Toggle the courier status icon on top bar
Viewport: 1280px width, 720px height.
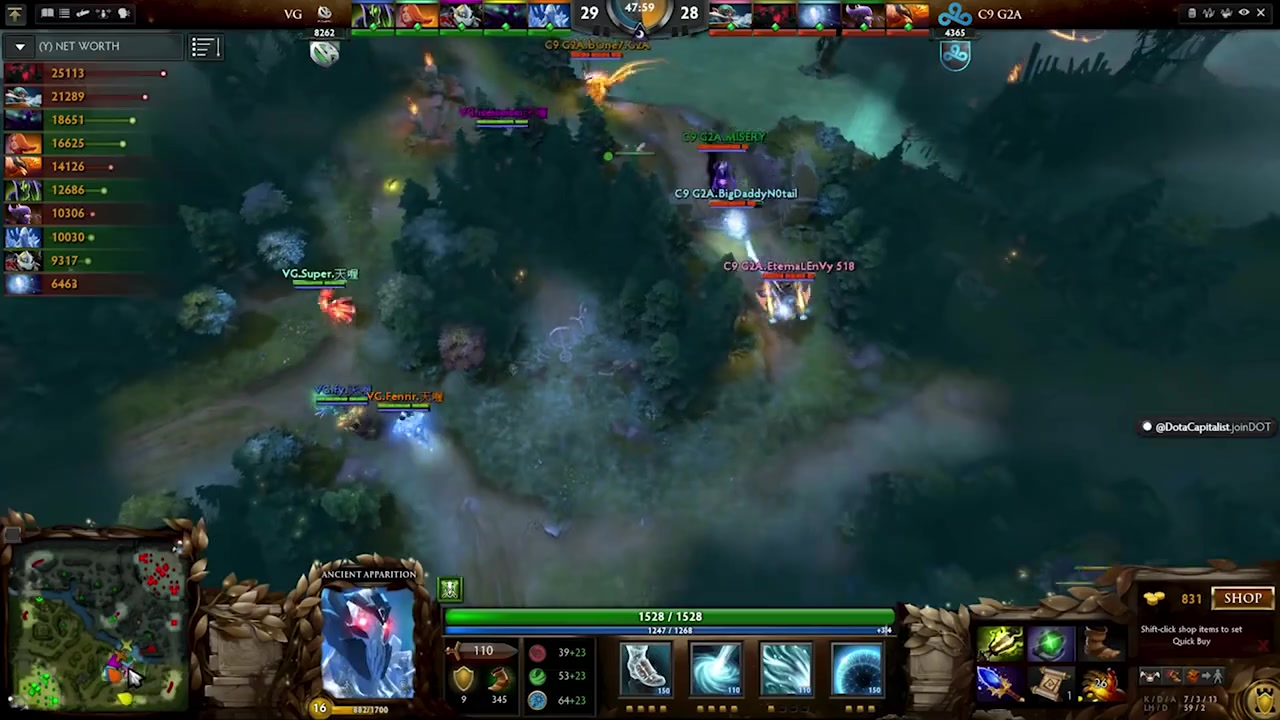[x=101, y=12]
